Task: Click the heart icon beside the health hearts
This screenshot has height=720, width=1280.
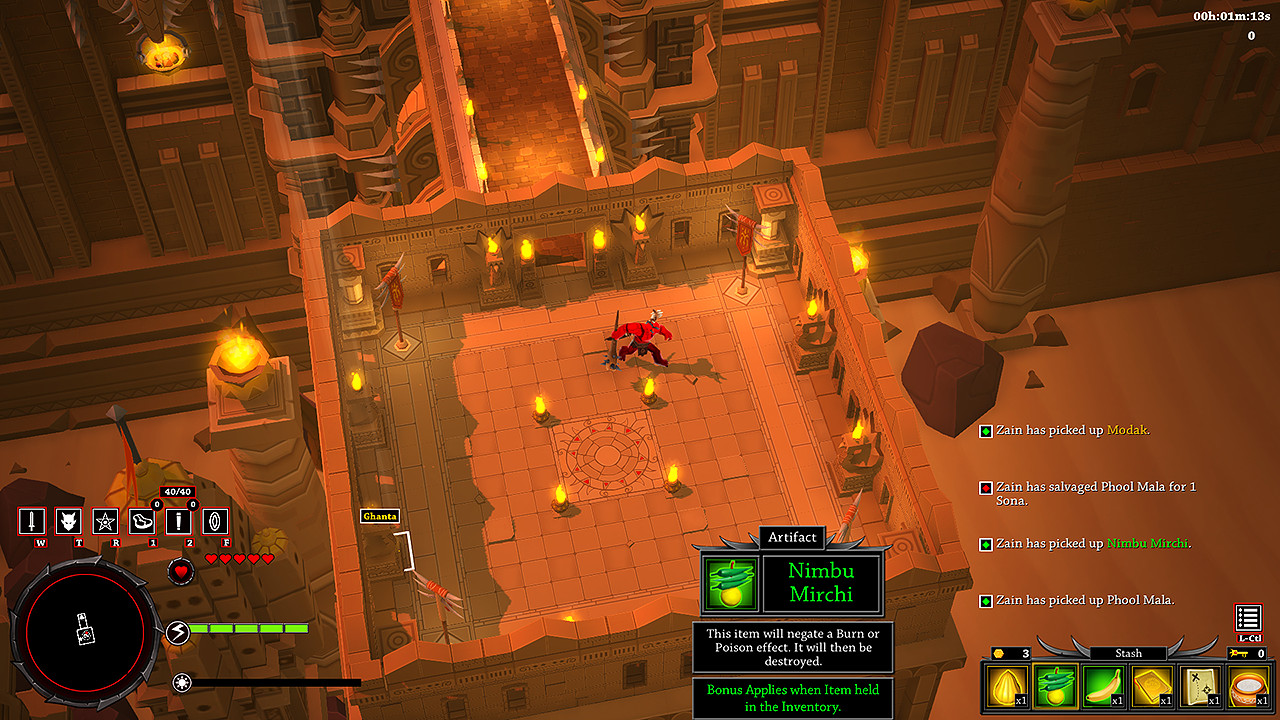Action: 181,572
